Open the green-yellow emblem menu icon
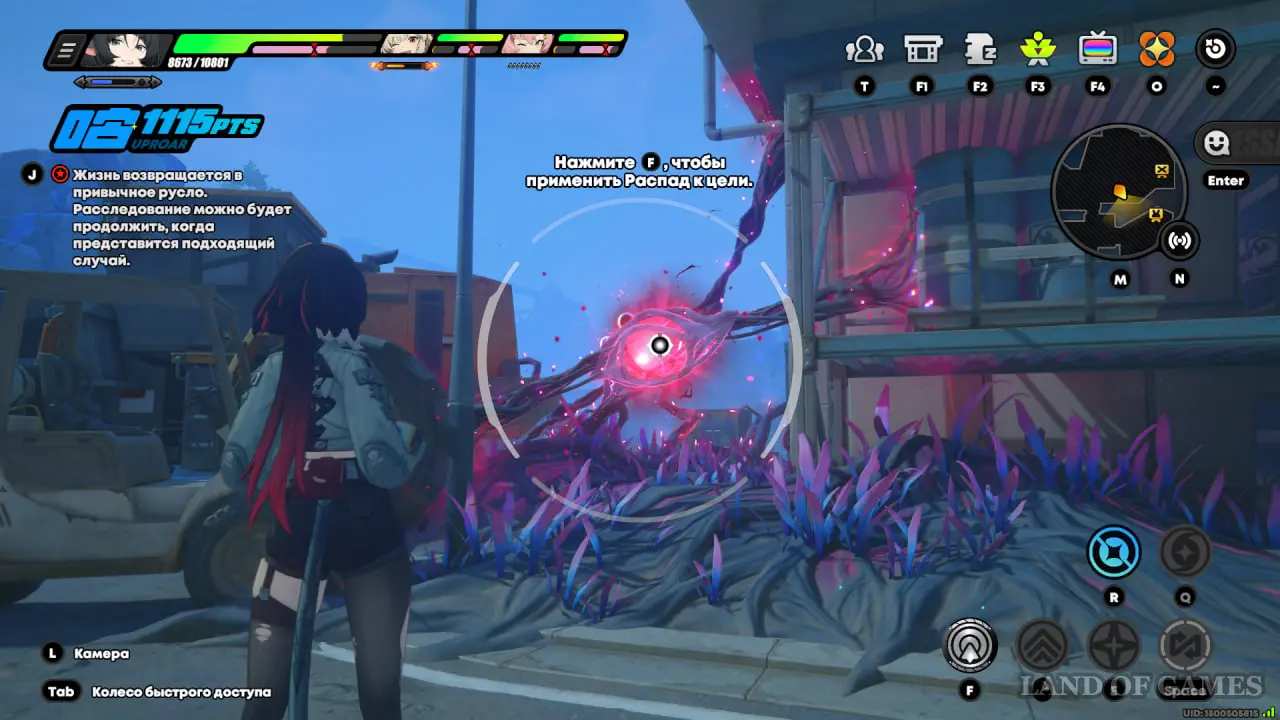Viewport: 1280px width, 720px height. coord(1038,49)
